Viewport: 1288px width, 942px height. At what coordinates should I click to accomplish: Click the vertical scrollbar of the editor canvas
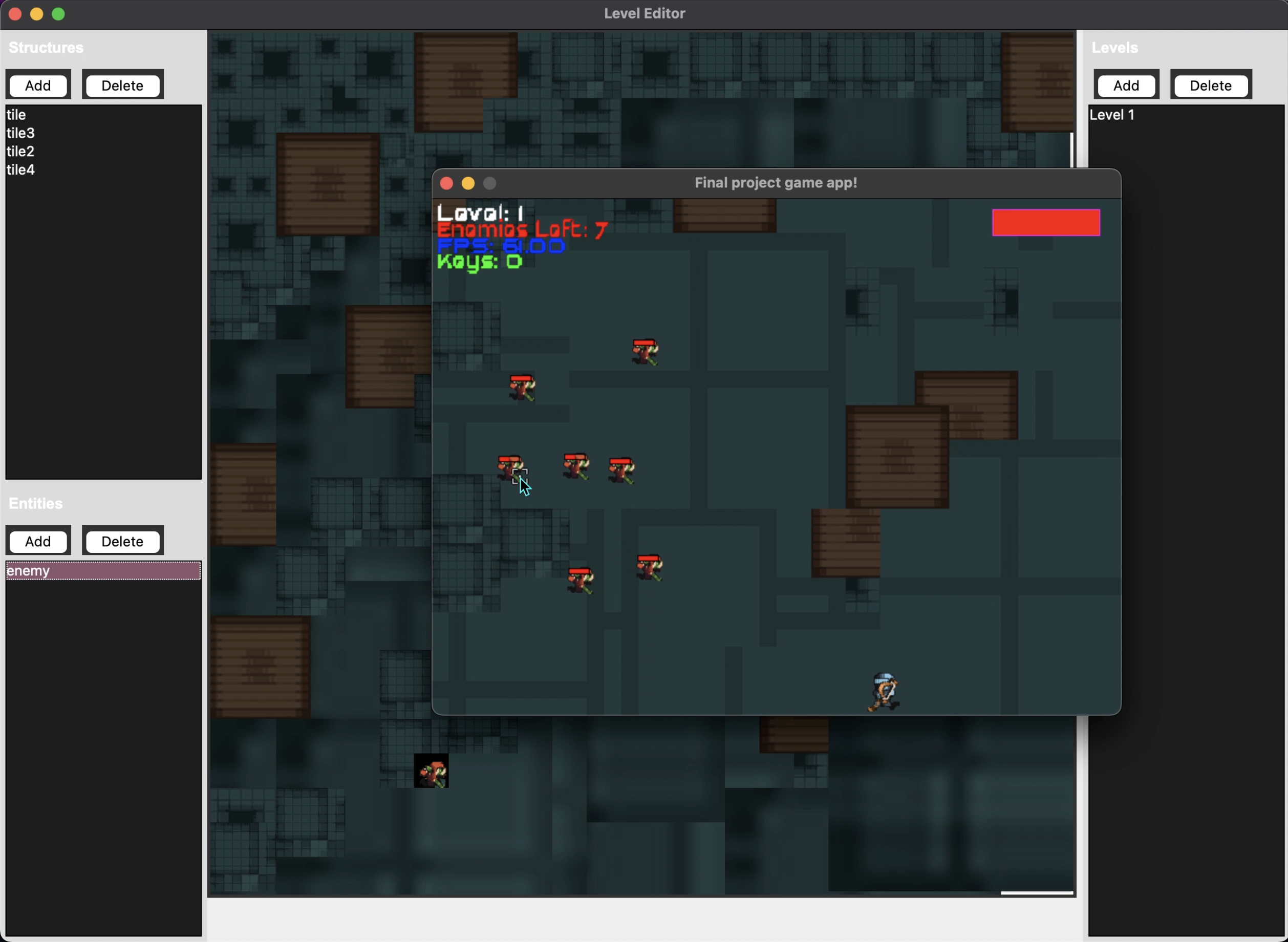(x=1071, y=149)
